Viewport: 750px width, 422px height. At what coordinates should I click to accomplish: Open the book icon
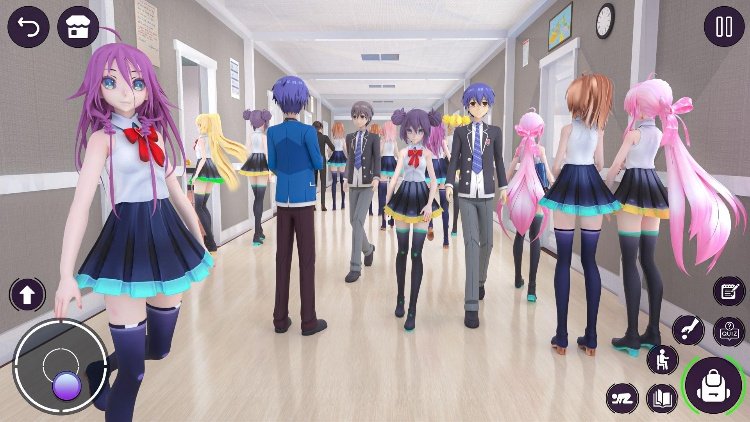pyautogui.click(x=661, y=398)
